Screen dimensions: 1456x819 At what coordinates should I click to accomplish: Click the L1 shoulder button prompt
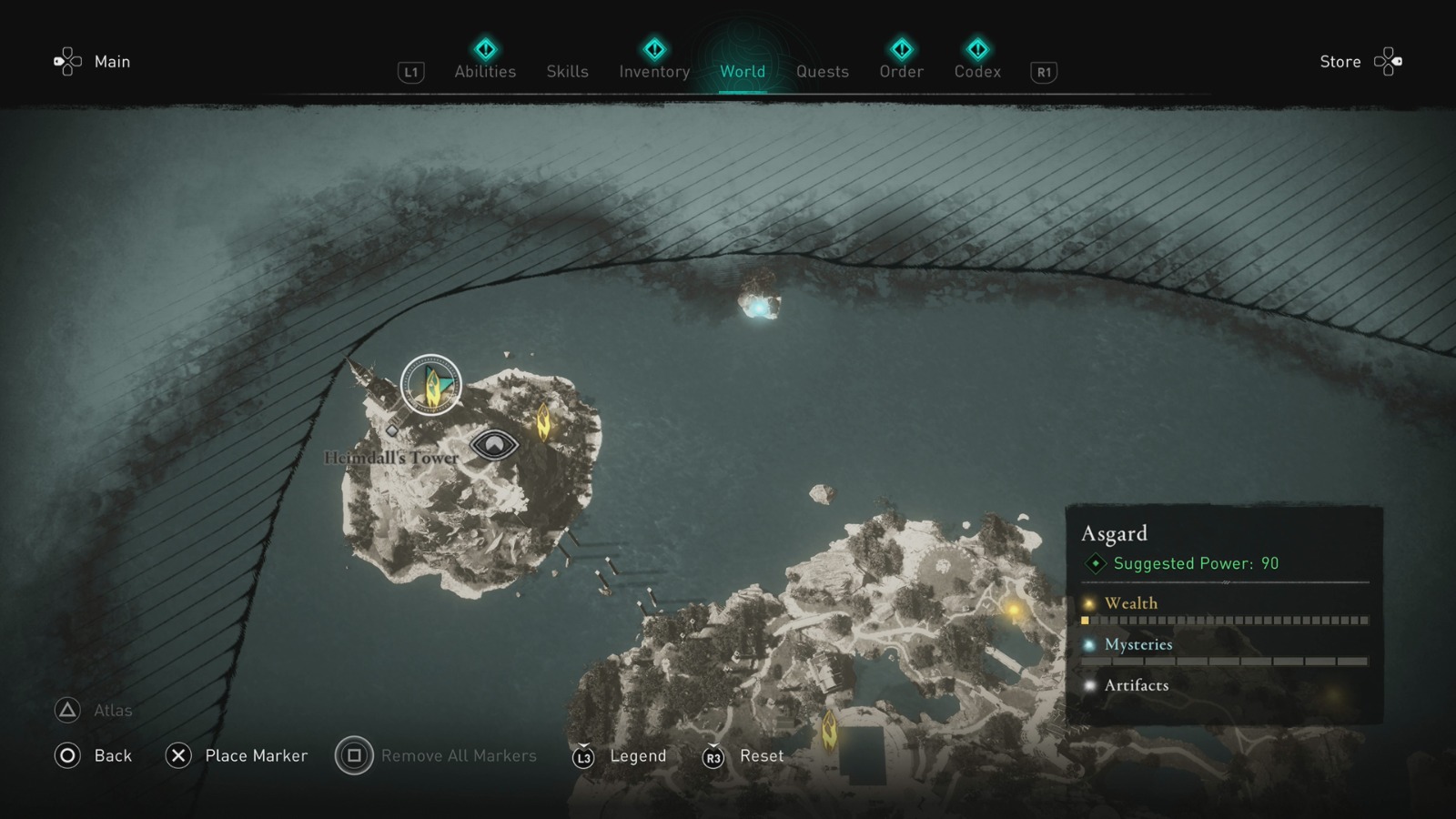410,72
